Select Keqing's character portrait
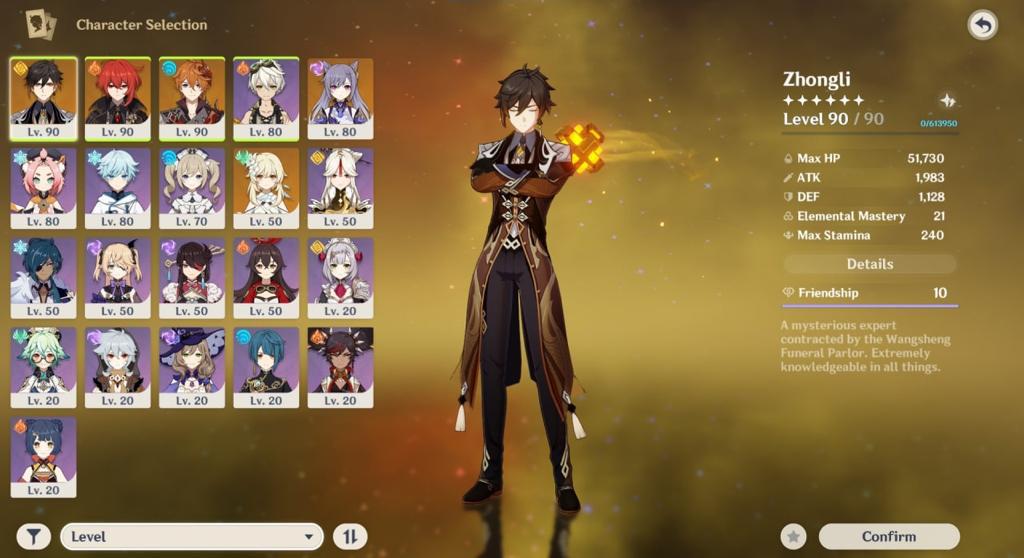Viewport: 1024px width, 558px height. [340, 97]
